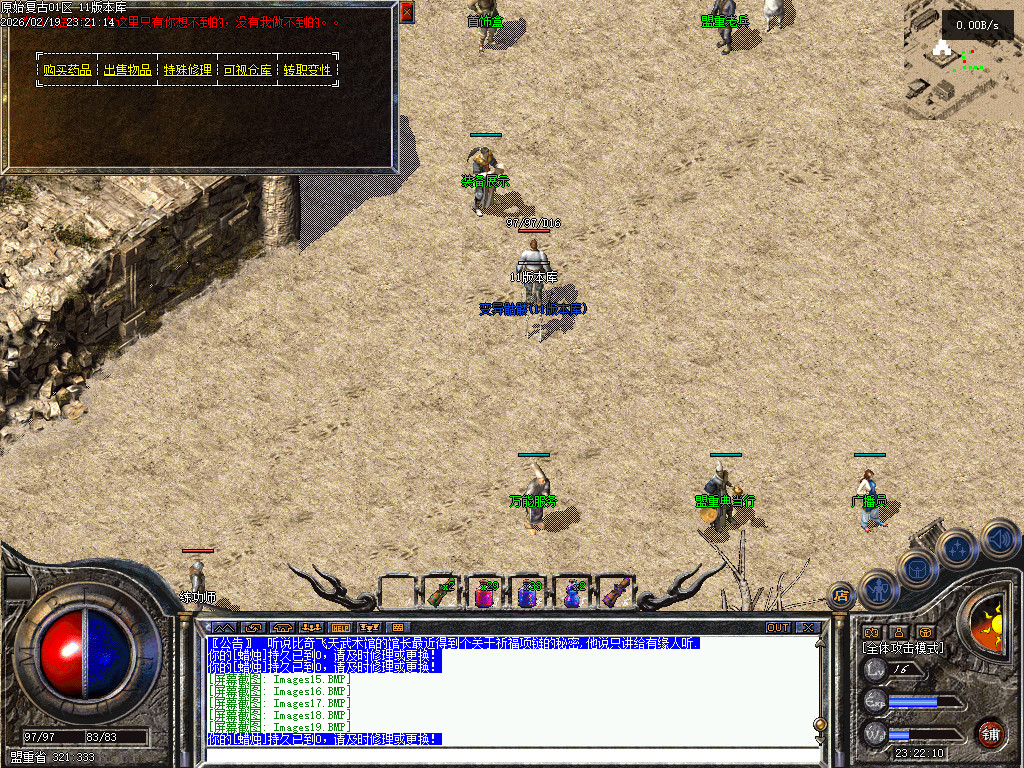Choose the 购买药品 buy potions option
The width and height of the screenshot is (1024, 768).
(x=67, y=70)
